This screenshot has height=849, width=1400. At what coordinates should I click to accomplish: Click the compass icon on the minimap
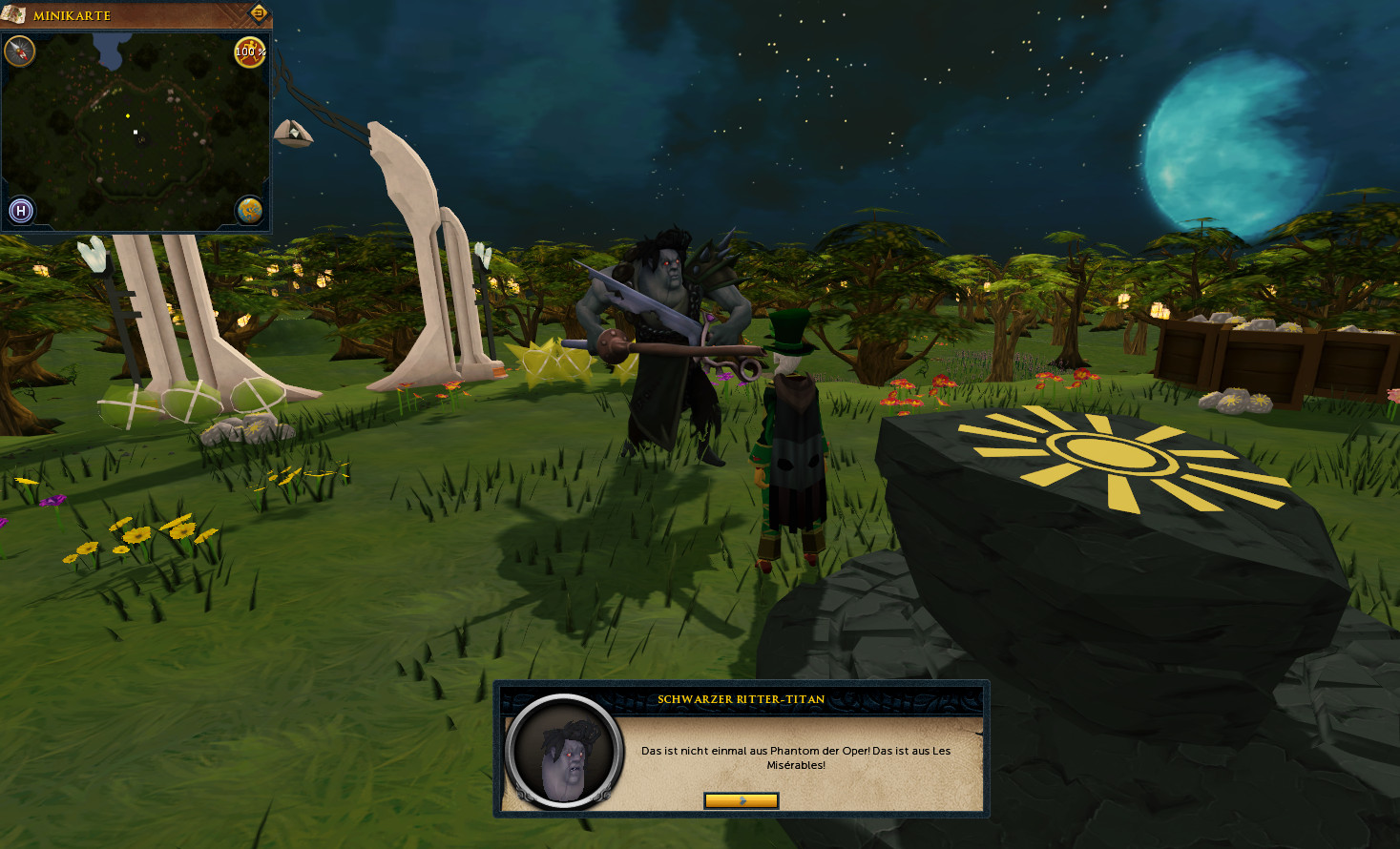(x=20, y=52)
